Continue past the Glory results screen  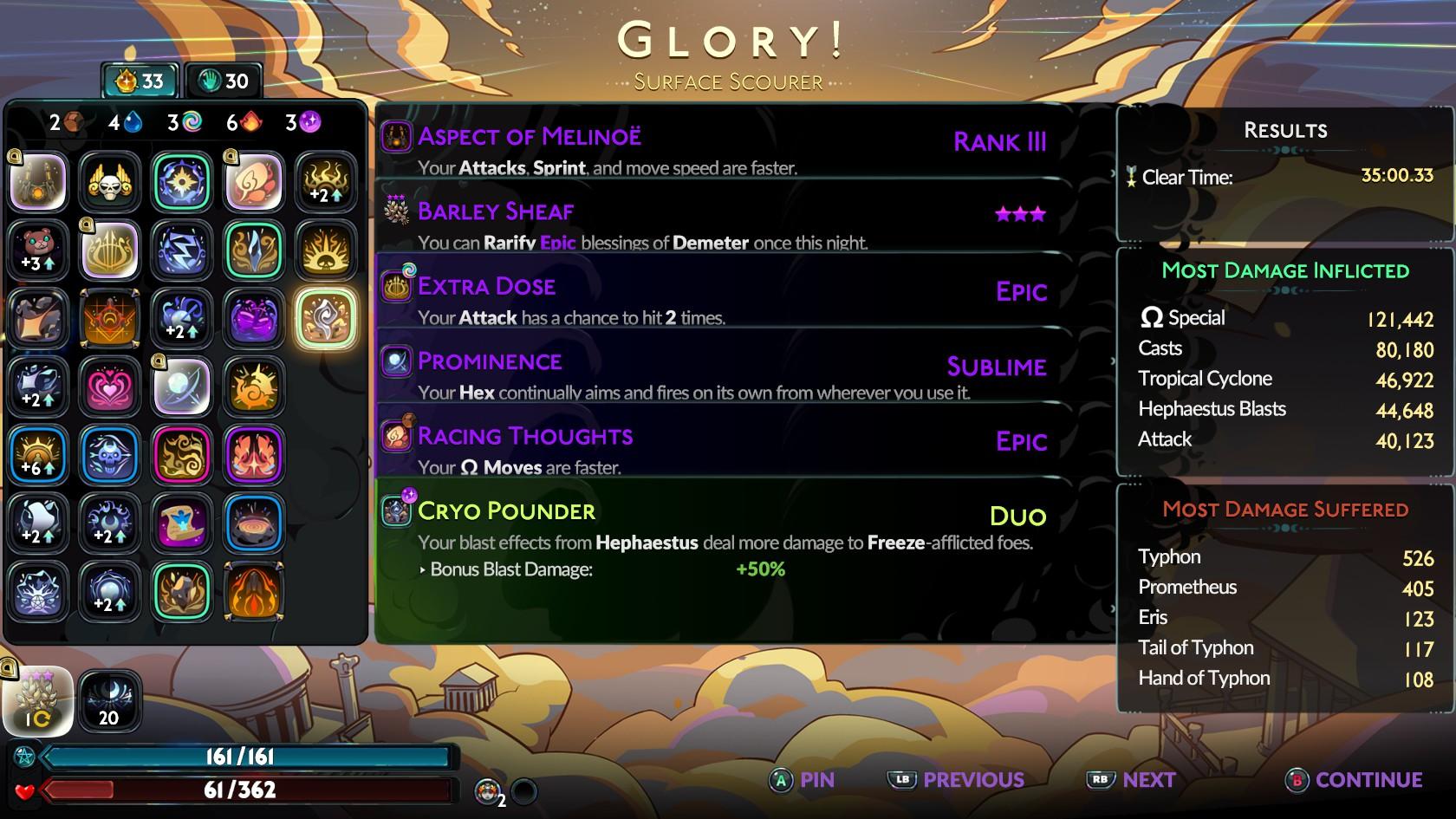tap(1356, 780)
